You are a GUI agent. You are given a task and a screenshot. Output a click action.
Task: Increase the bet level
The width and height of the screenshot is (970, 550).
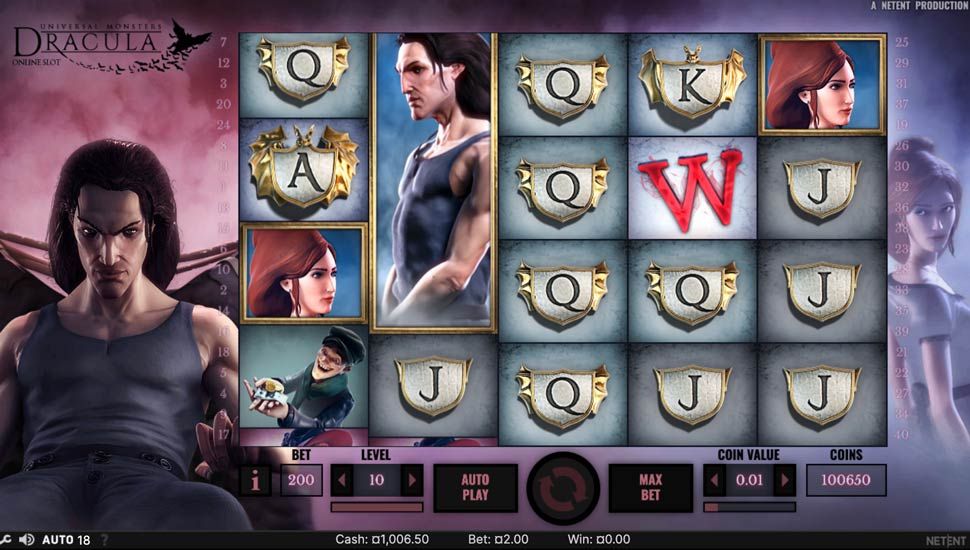[411, 480]
